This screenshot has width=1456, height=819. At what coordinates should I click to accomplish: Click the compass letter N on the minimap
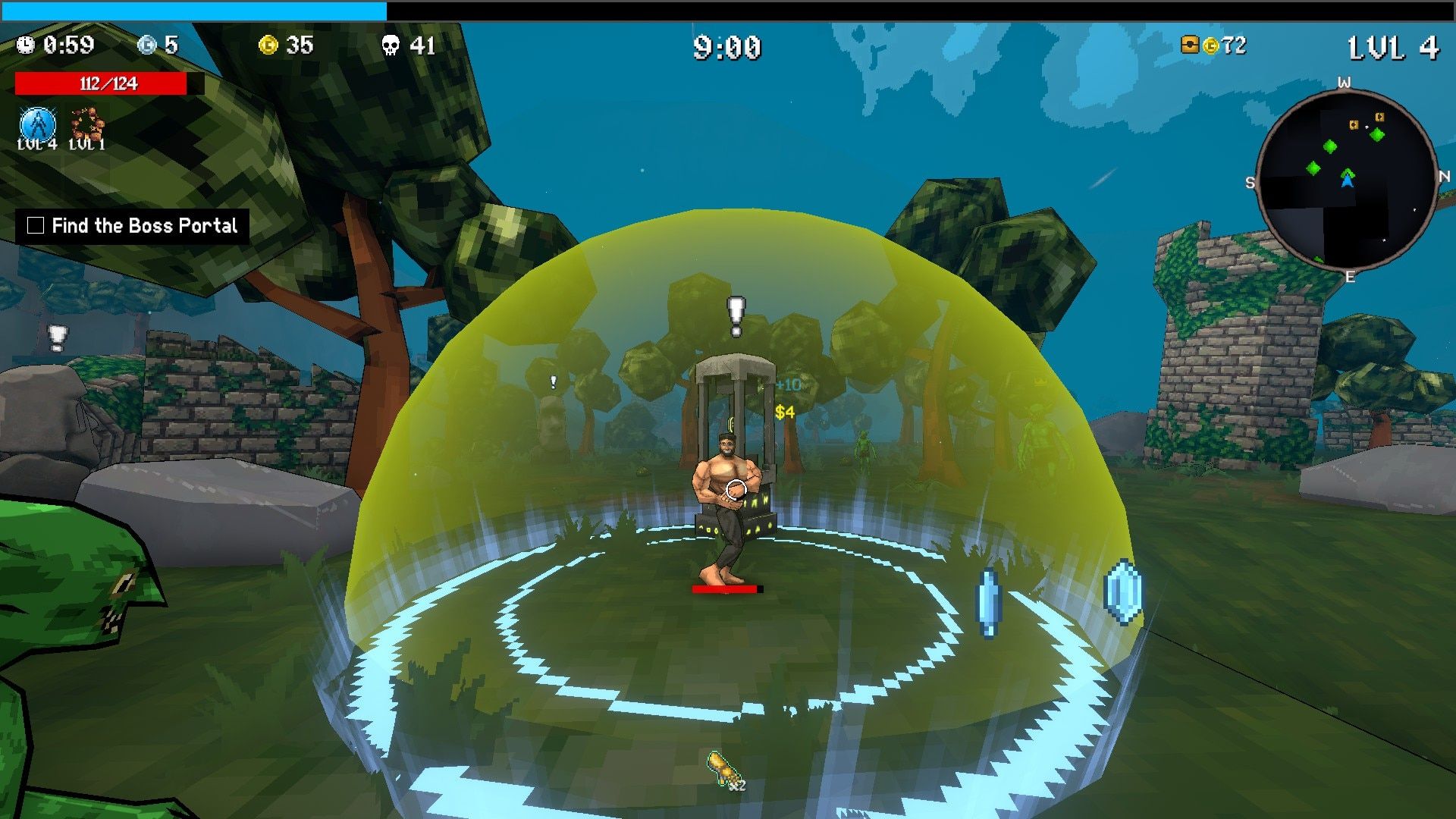[1445, 177]
